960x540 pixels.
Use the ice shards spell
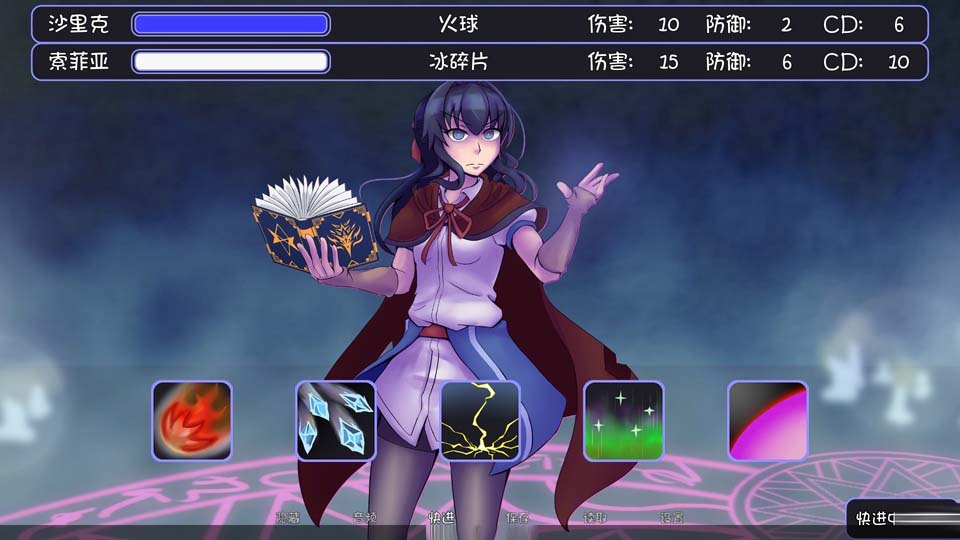pos(336,421)
